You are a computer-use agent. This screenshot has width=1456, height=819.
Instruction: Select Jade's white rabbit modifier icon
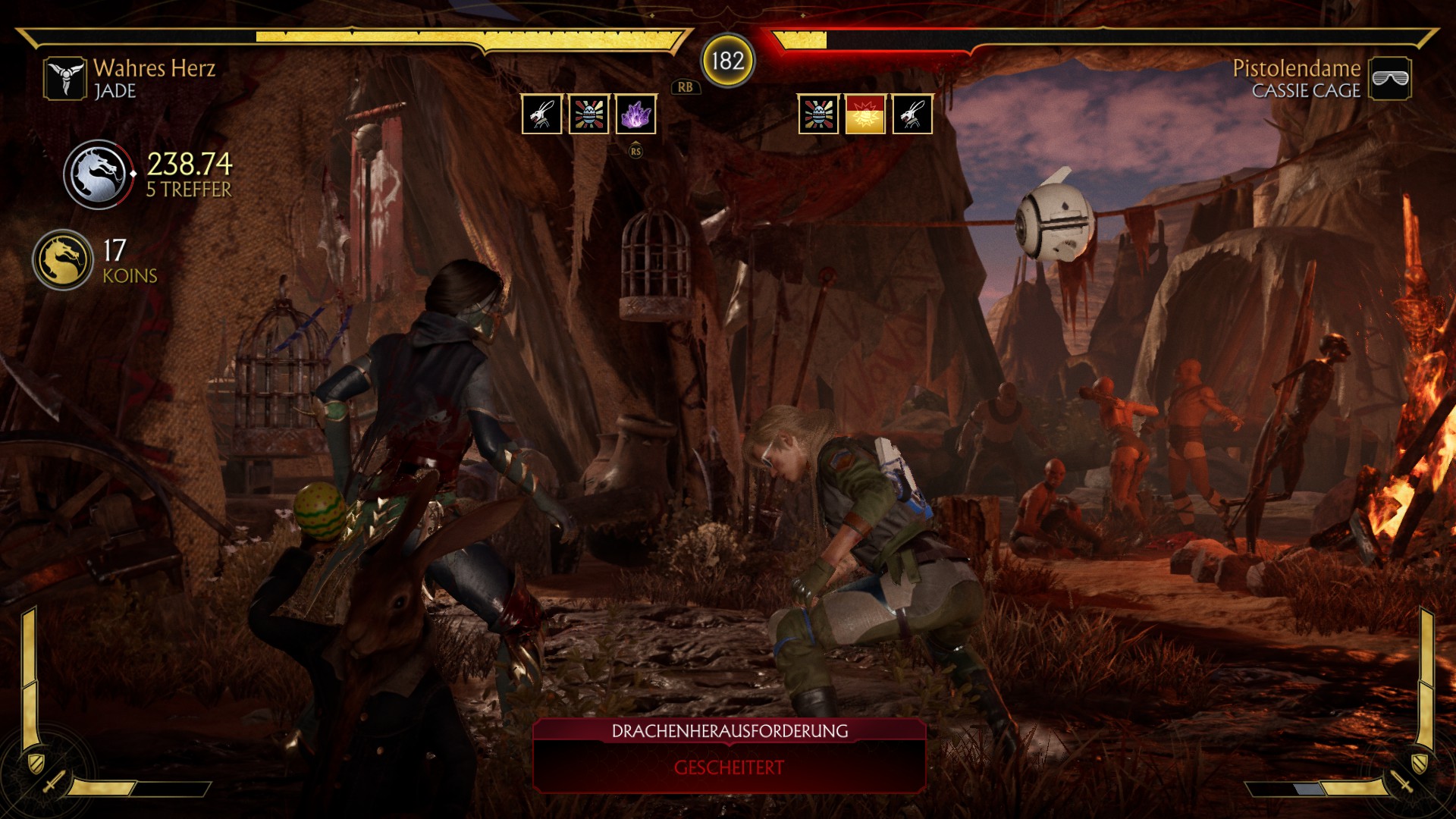[x=541, y=115]
